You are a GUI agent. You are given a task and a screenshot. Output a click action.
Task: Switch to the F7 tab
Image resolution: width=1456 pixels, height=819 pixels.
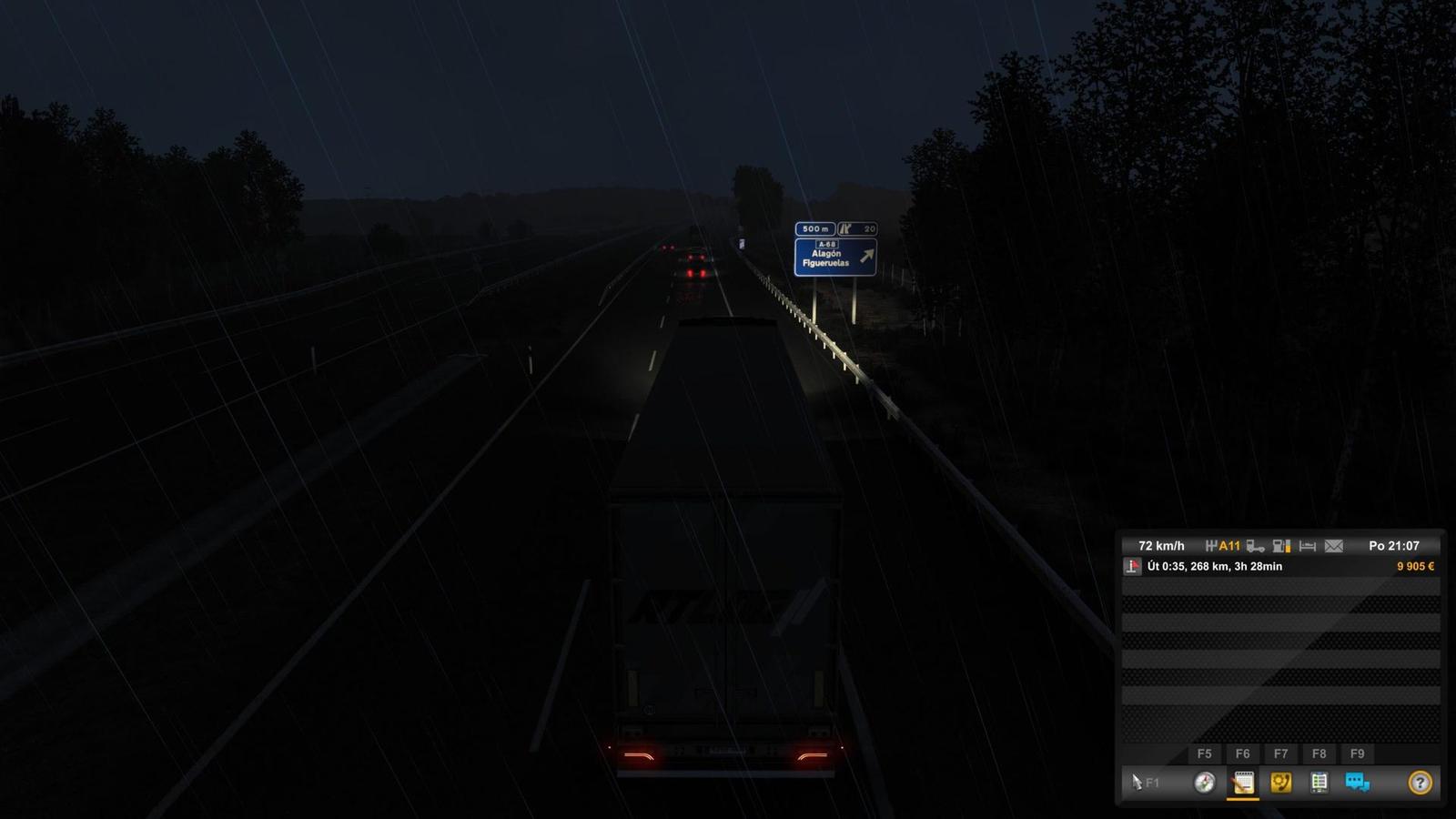[1281, 753]
